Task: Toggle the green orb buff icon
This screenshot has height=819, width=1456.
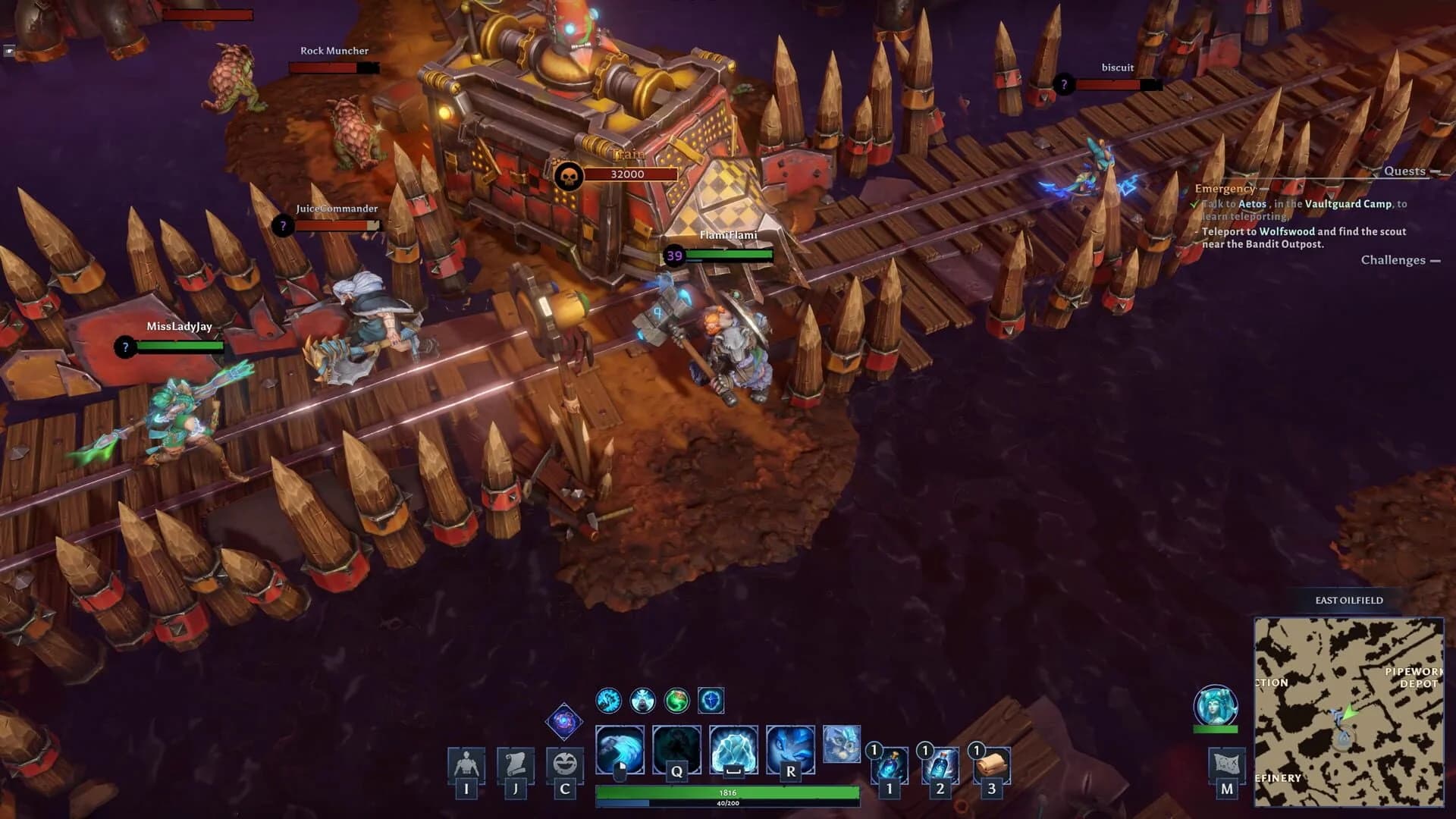Action: click(677, 701)
